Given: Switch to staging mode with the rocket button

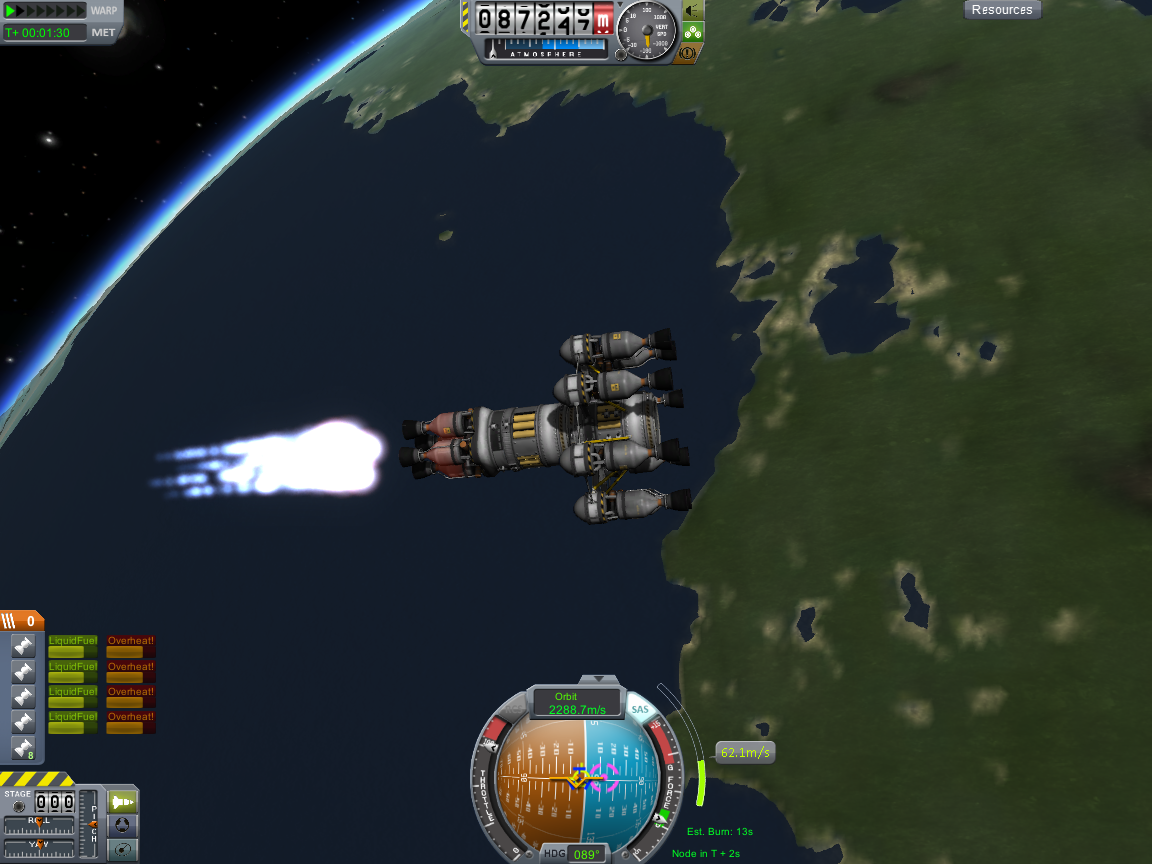Looking at the screenshot, I should [x=122, y=801].
